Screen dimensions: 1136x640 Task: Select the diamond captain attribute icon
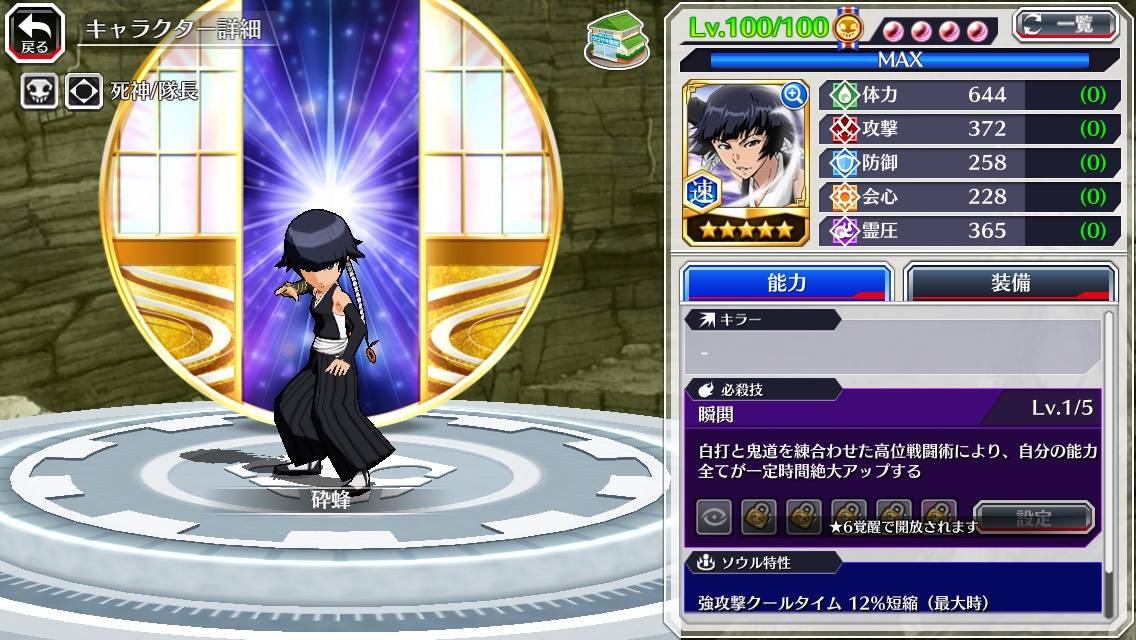[x=84, y=91]
